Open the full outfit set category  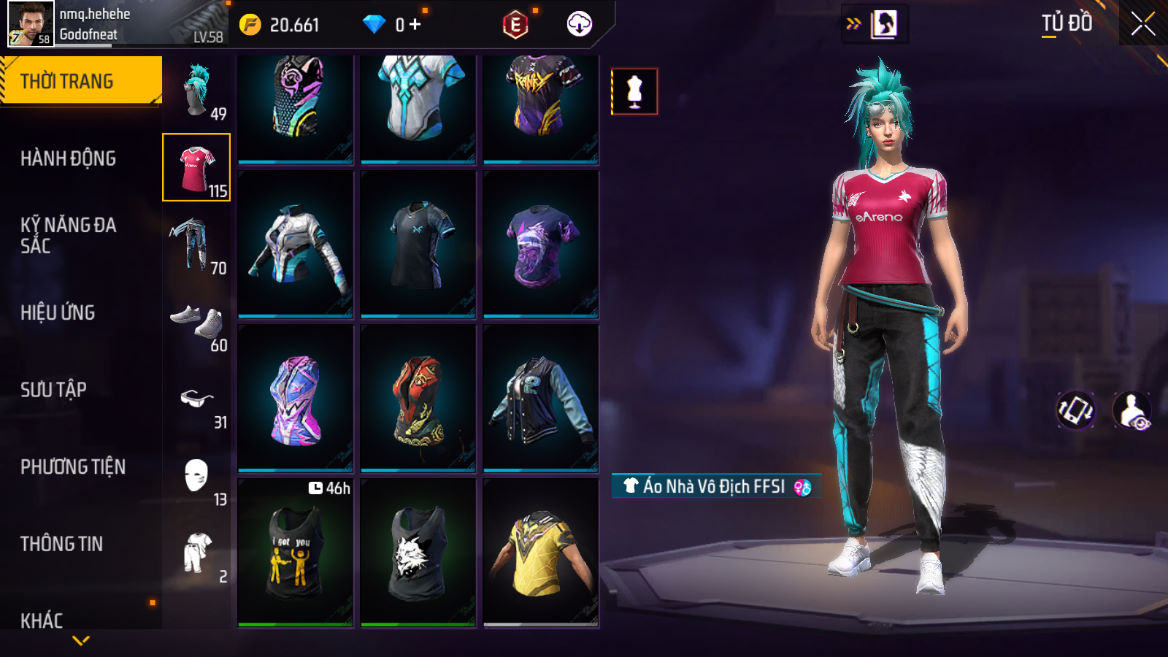tap(197, 553)
